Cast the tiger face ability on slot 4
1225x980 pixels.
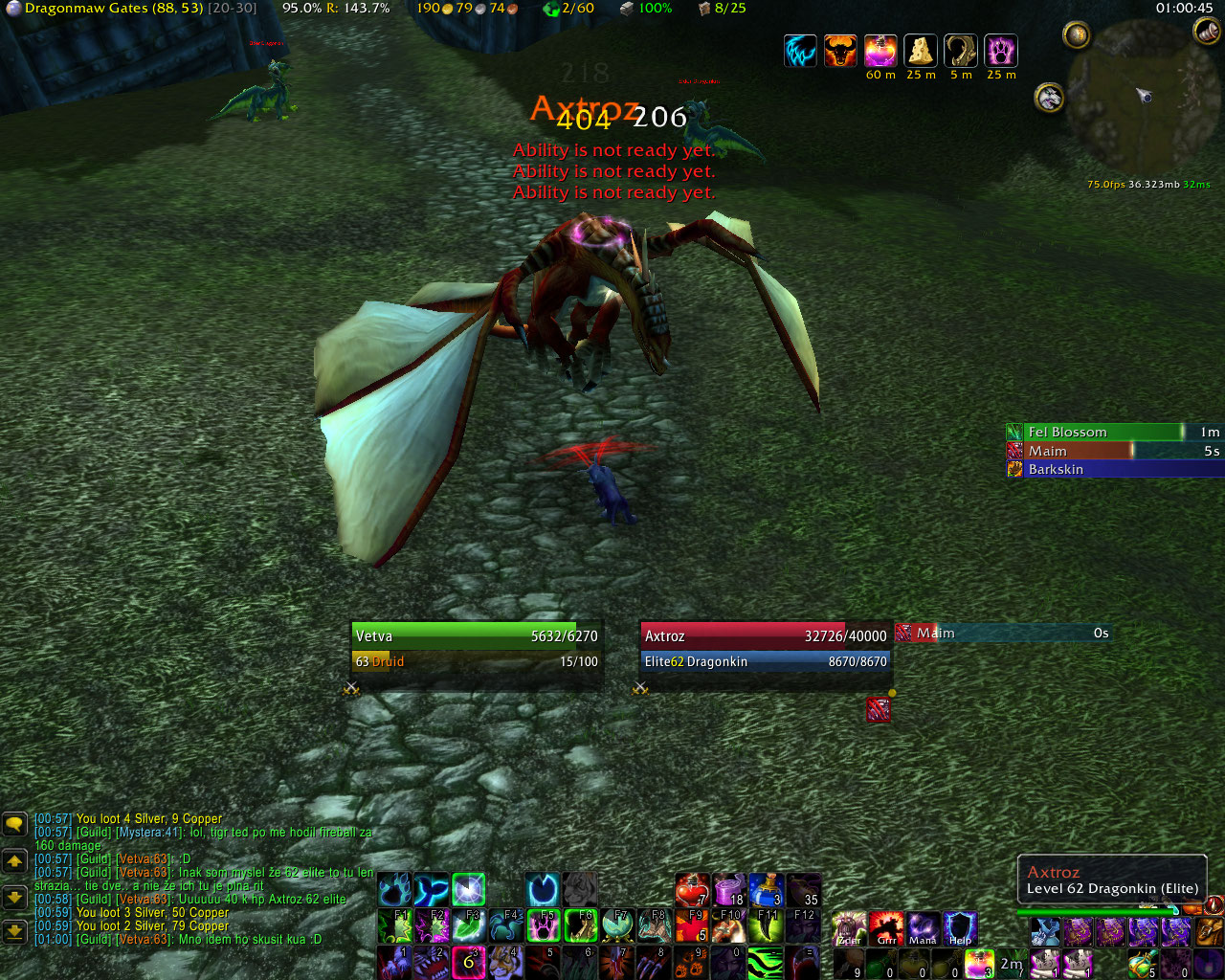click(x=506, y=963)
